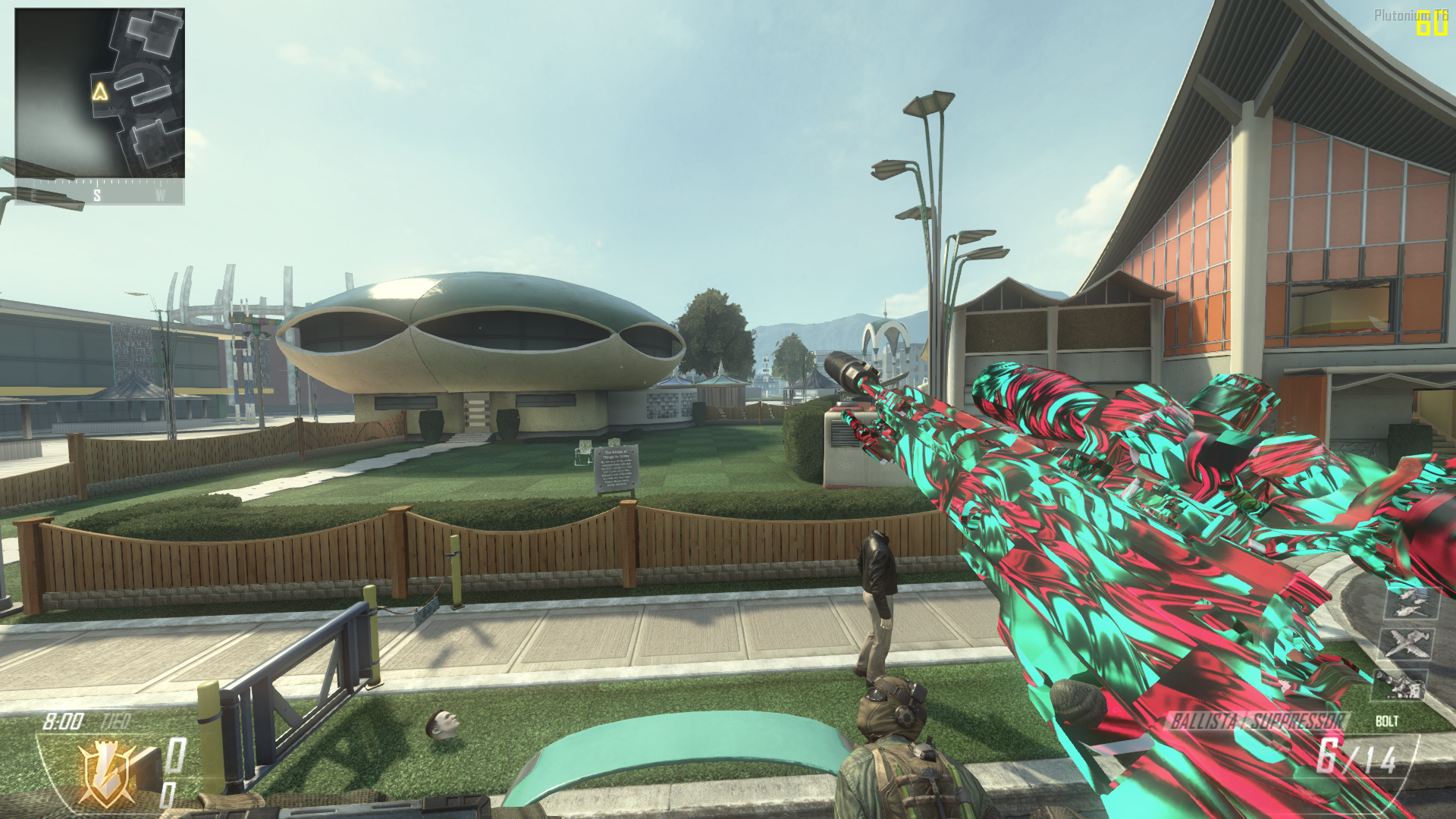Viewport: 1456px width, 819px height.
Task: Click the gold shield team emblem
Action: coord(108,775)
